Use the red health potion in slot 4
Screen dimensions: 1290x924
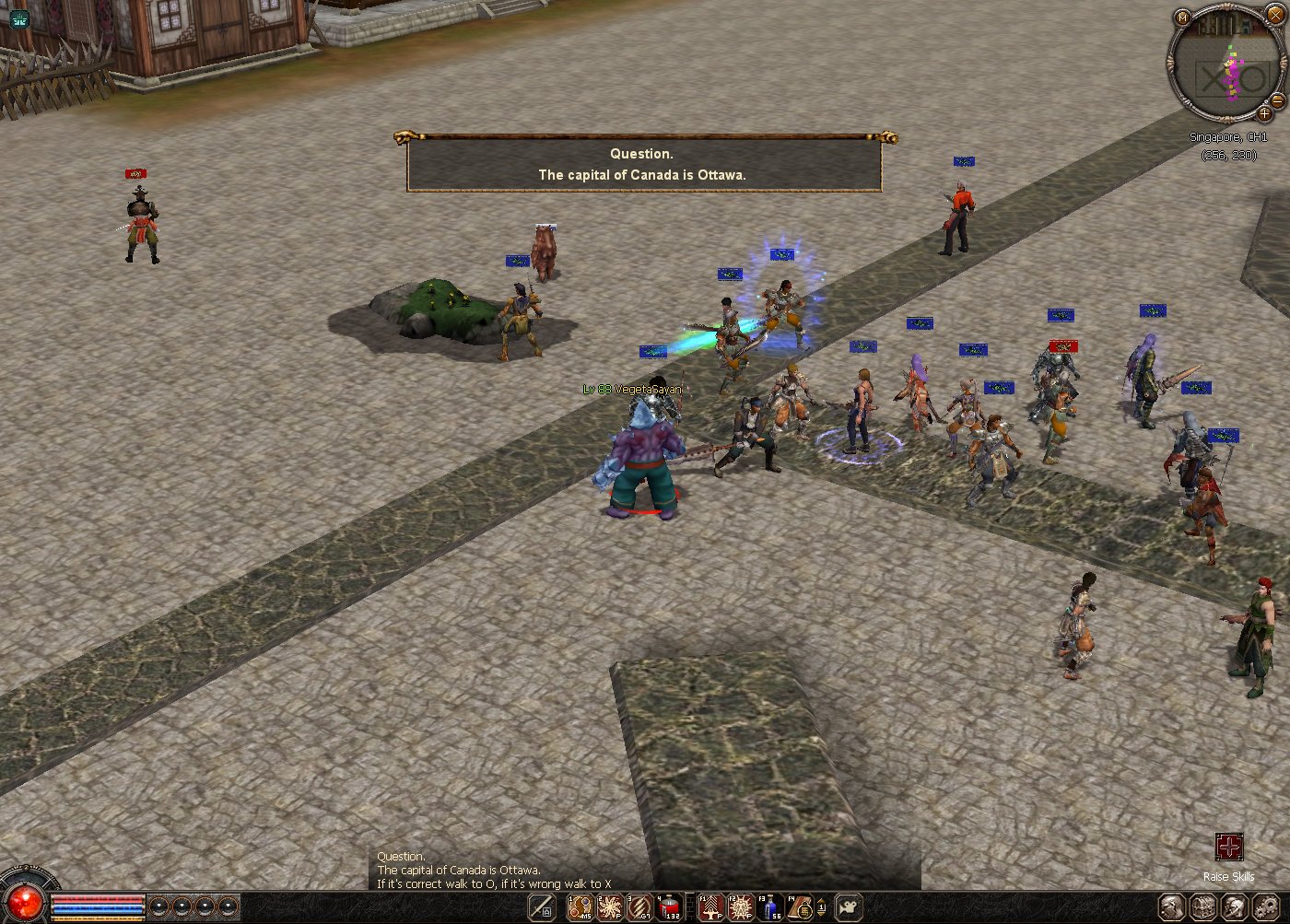pyautogui.click(x=669, y=906)
